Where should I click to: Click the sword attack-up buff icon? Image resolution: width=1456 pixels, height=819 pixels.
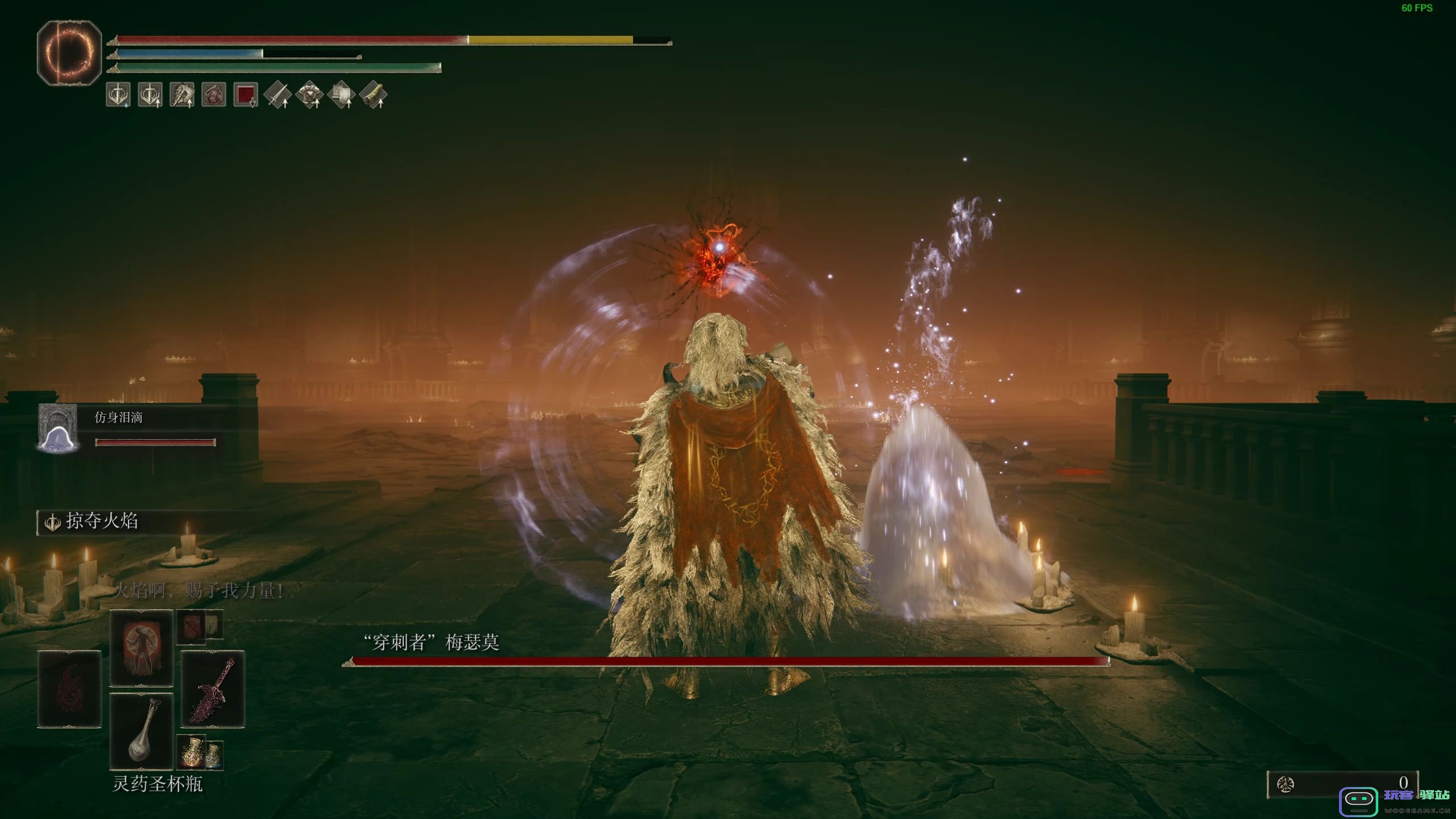coord(278,94)
